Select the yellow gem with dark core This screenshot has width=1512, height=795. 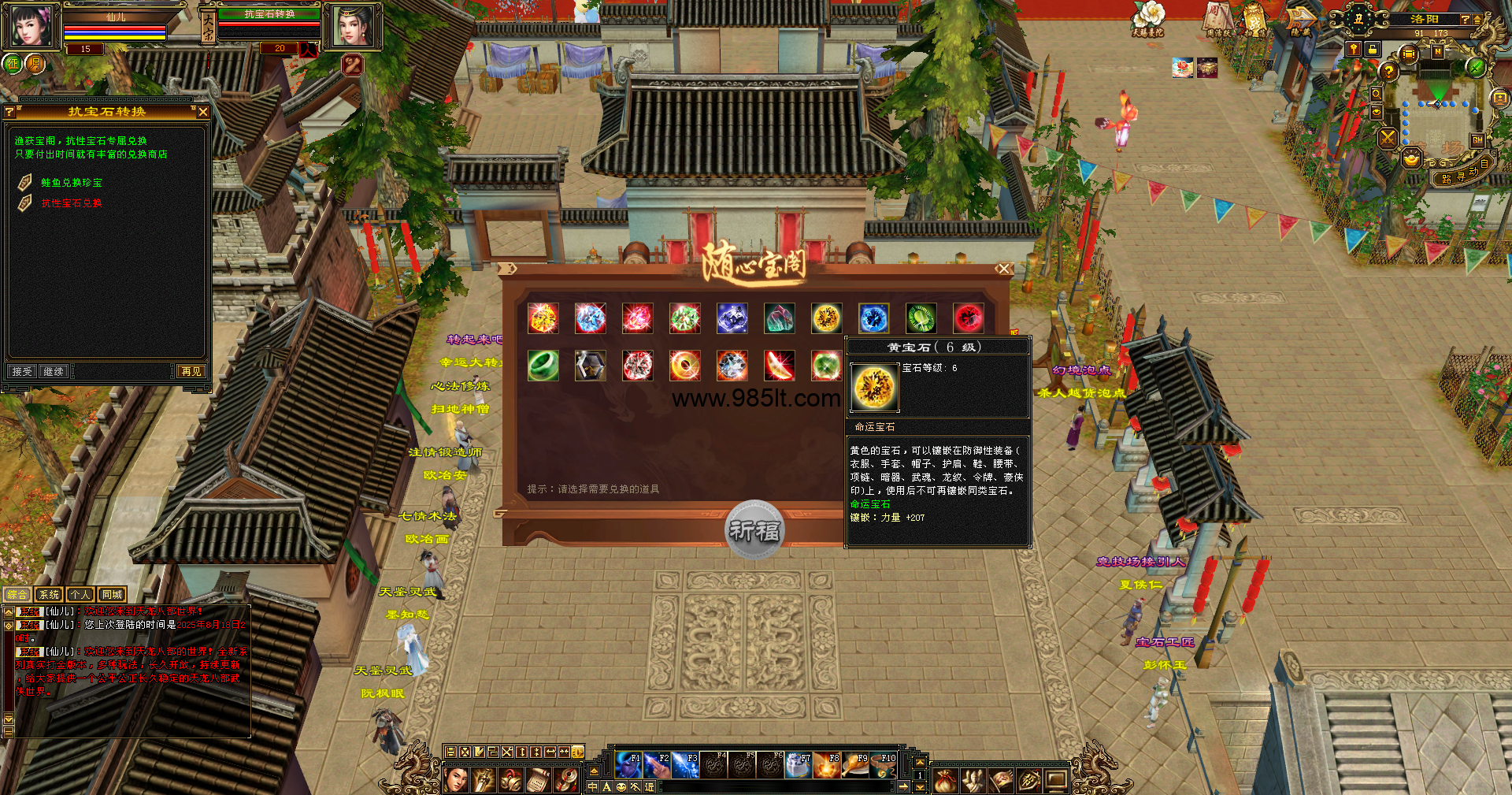click(x=826, y=318)
